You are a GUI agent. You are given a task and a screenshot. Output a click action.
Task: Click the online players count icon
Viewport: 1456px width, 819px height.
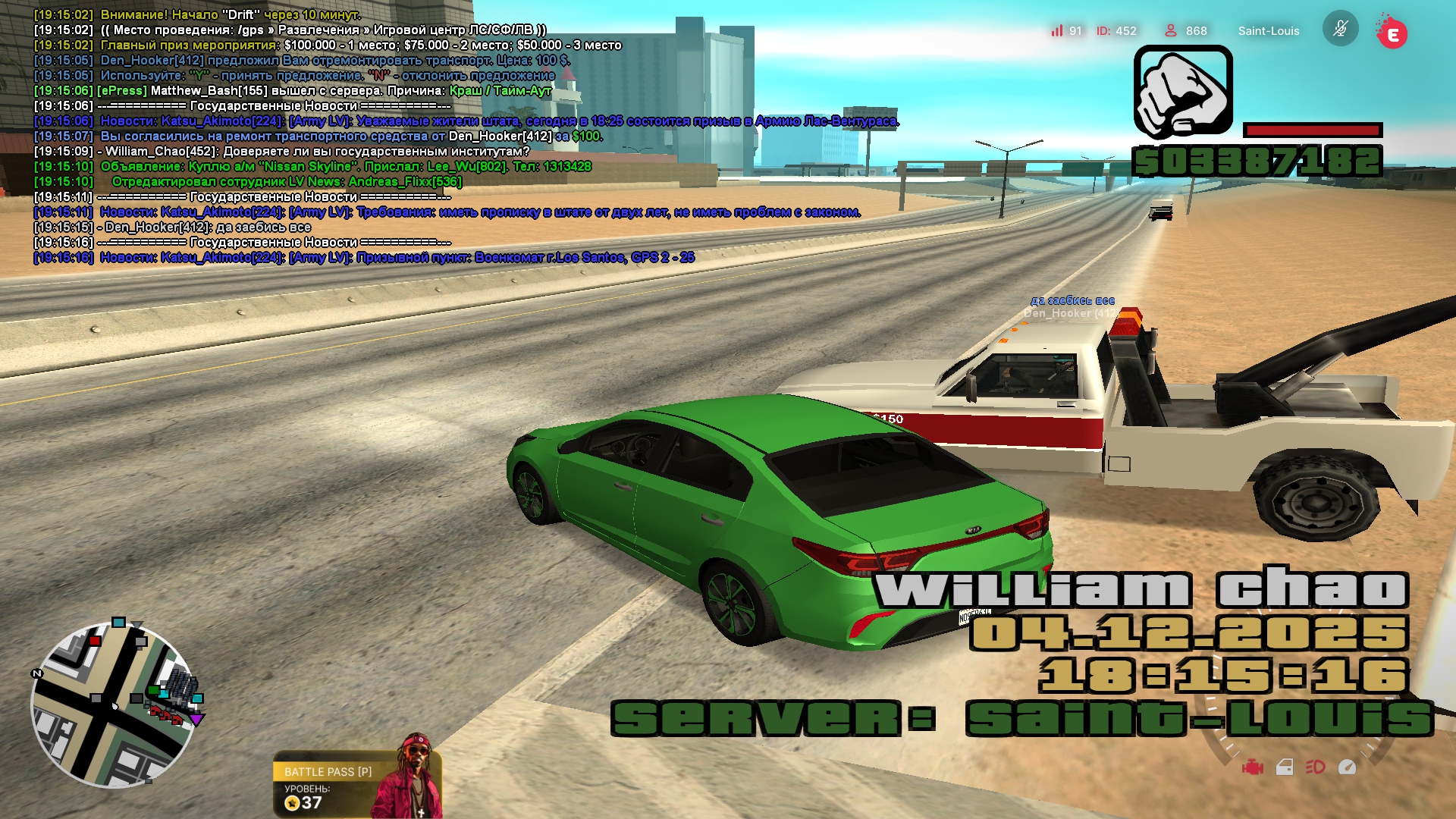pyautogui.click(x=1171, y=30)
